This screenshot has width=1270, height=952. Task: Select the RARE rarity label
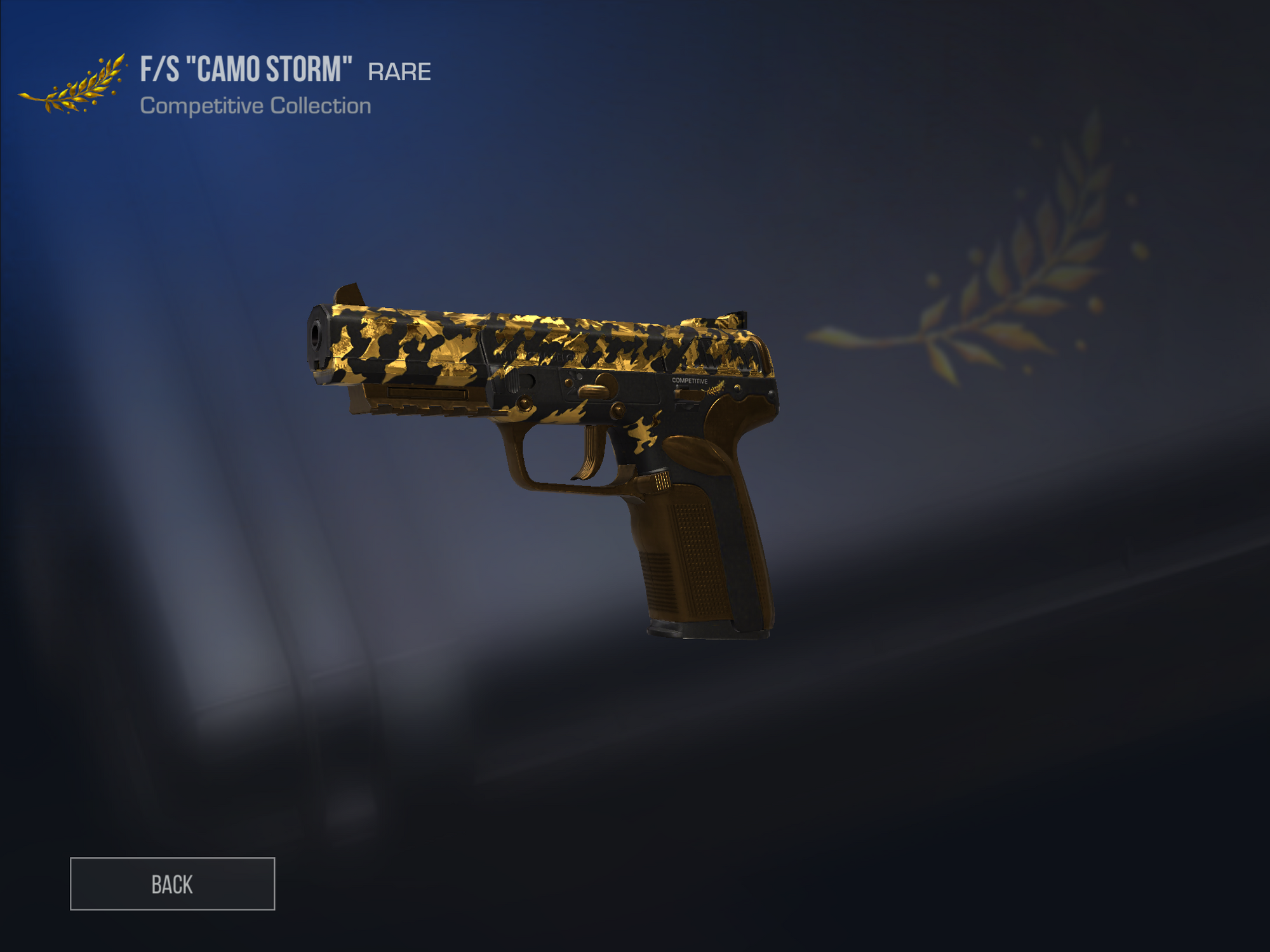tap(399, 71)
